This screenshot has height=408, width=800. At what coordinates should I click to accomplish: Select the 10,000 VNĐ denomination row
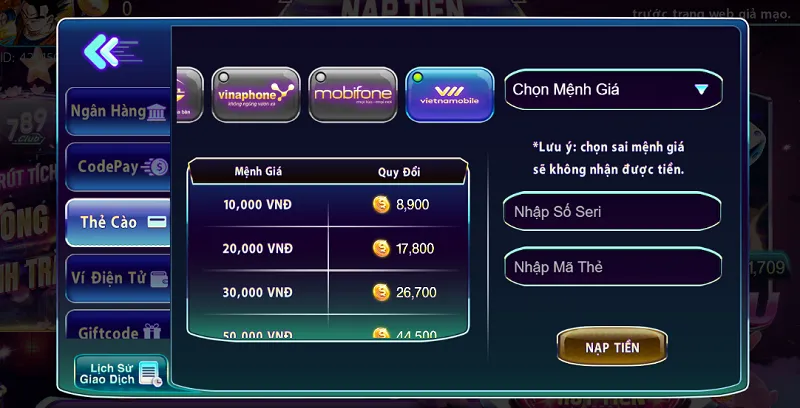(x=328, y=204)
